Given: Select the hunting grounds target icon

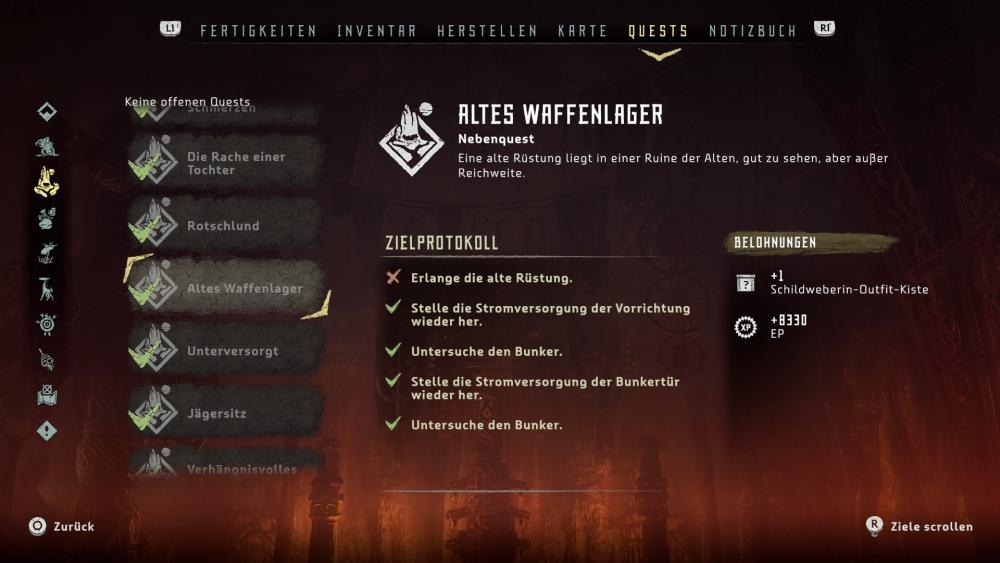Looking at the screenshot, I should point(47,324).
